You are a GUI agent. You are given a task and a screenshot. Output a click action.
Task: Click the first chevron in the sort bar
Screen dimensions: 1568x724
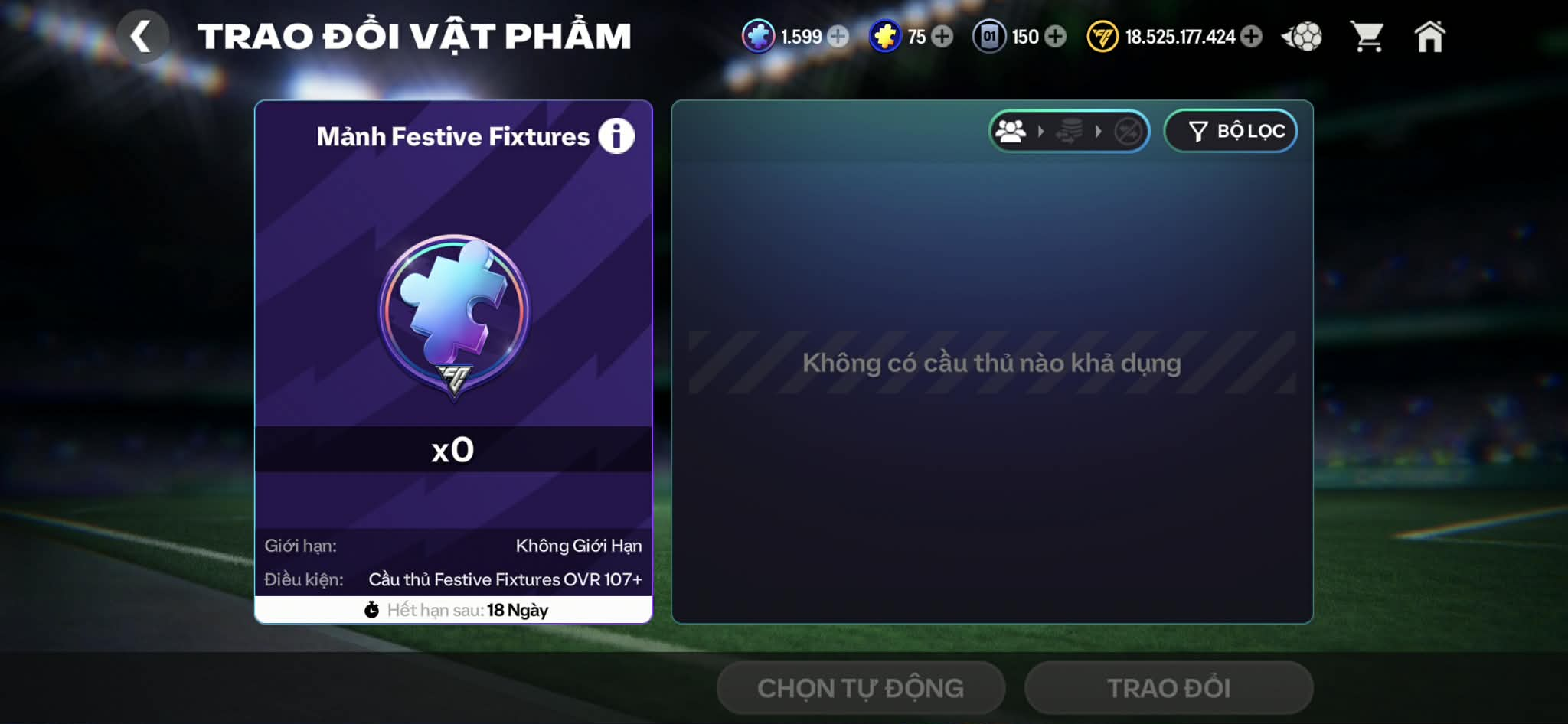pyautogui.click(x=1039, y=131)
